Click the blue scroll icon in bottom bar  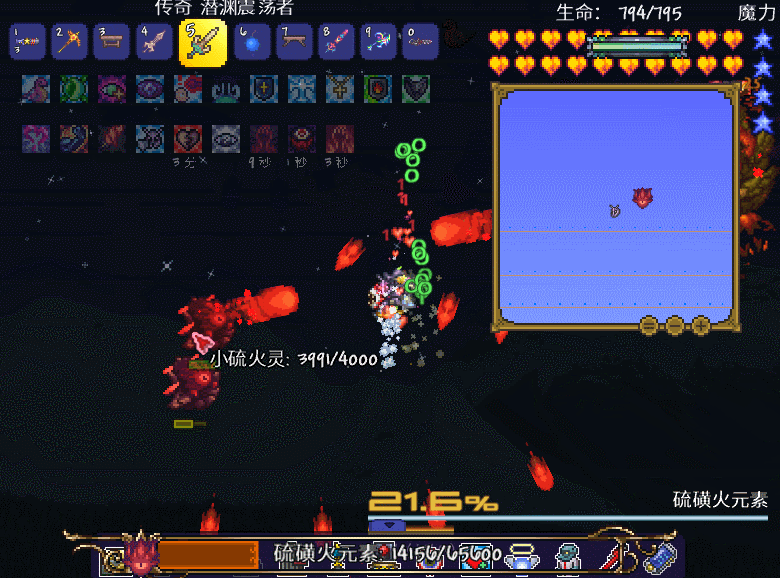point(659,557)
